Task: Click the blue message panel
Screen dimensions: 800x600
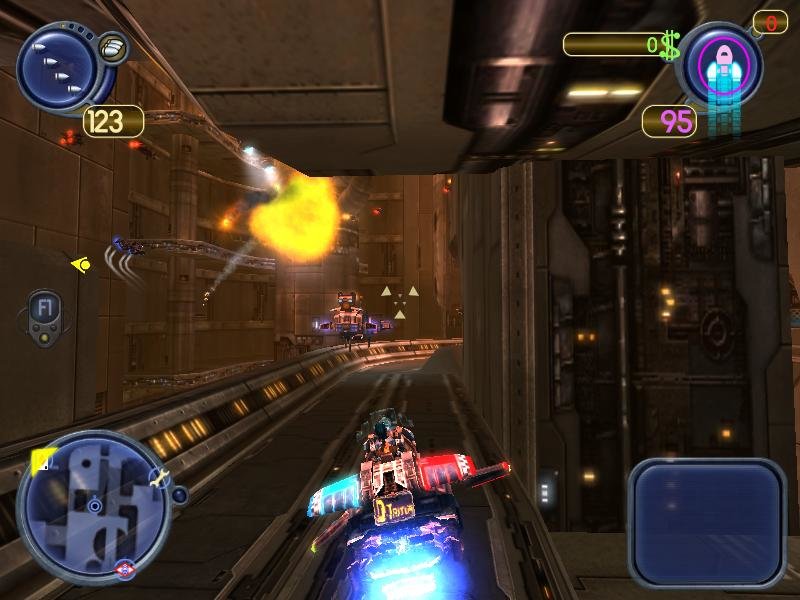Action: (x=707, y=521)
